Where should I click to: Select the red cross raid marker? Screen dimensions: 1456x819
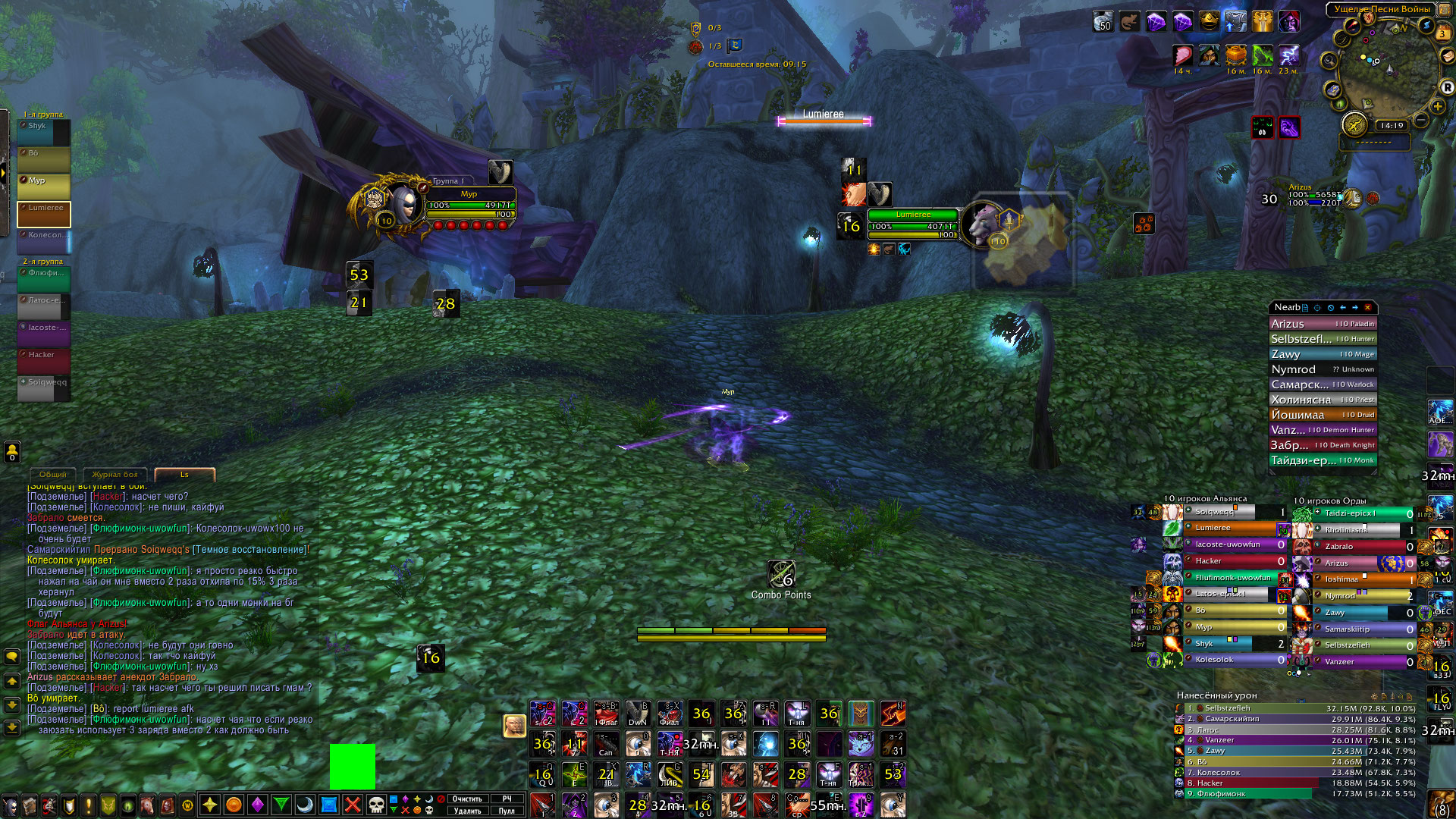(353, 805)
